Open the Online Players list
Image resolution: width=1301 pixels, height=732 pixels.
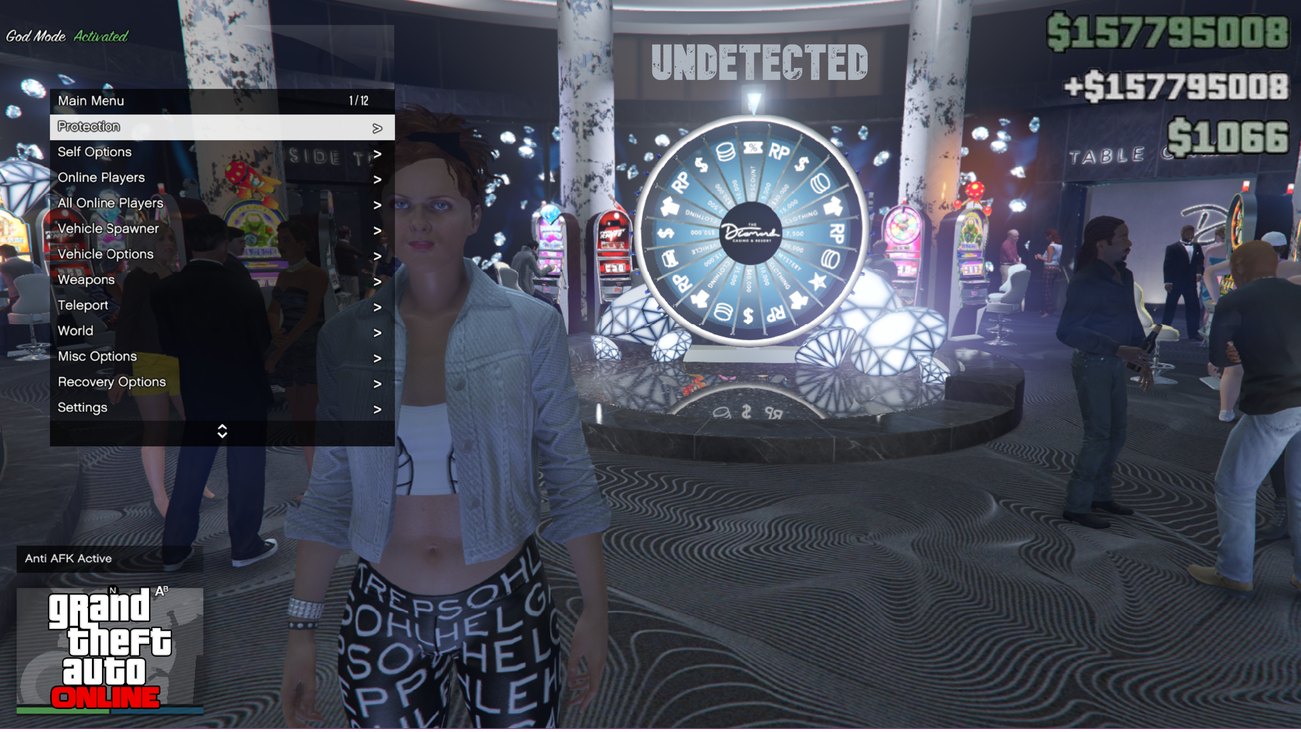pos(221,178)
